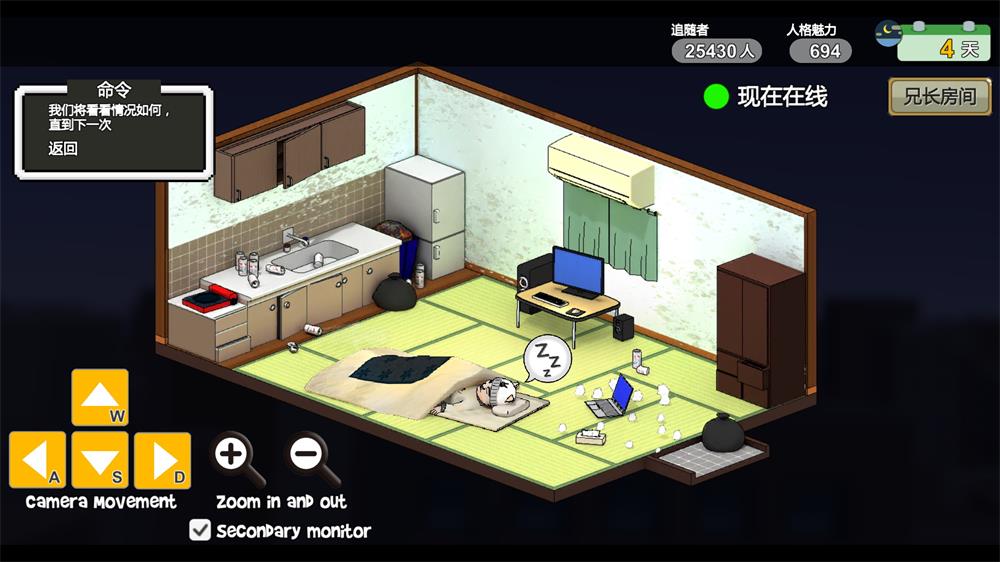Move camera down with S arrow
The image size is (1000, 562).
click(x=100, y=460)
